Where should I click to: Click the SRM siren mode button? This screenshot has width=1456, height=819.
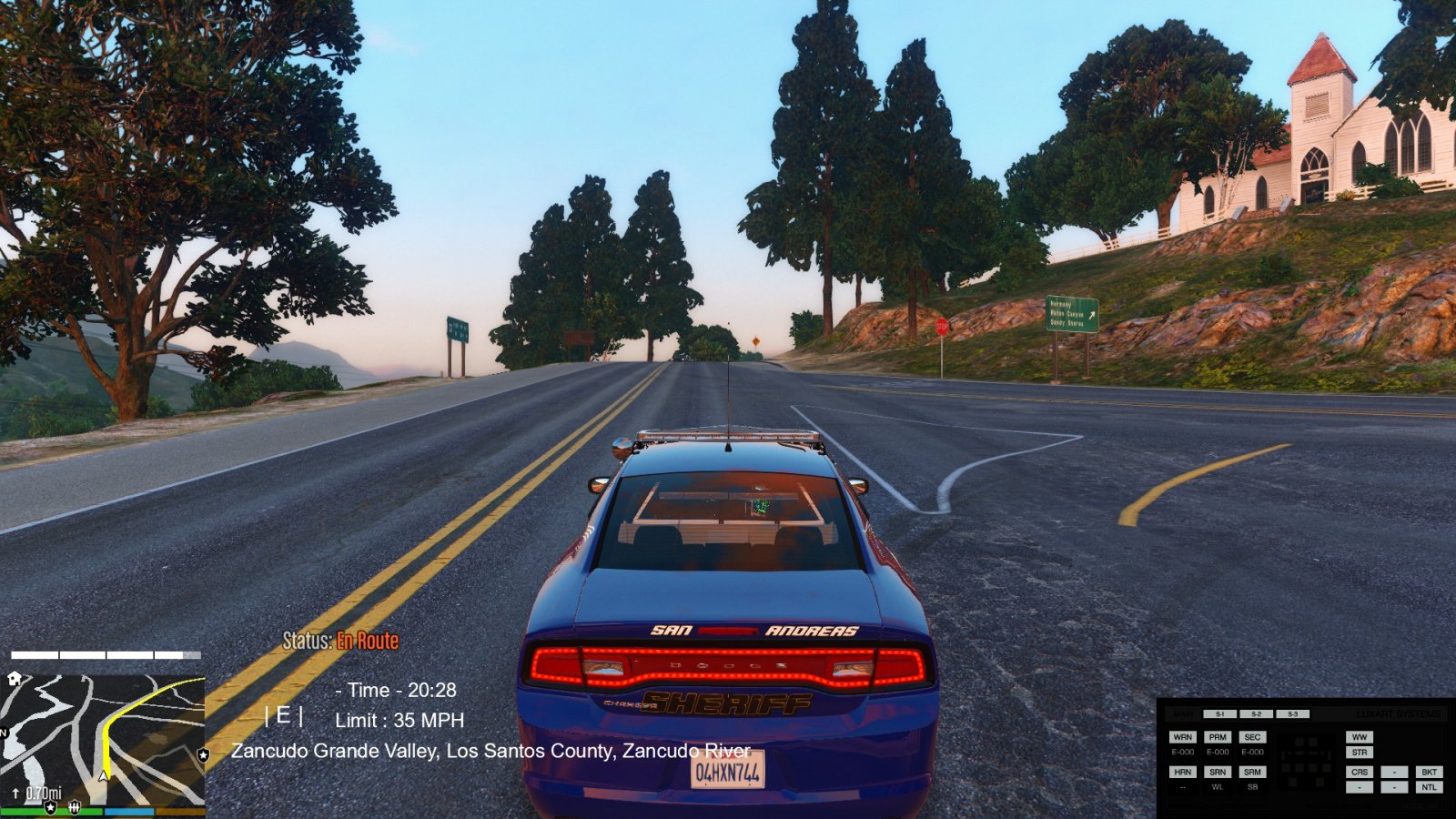tap(1252, 772)
